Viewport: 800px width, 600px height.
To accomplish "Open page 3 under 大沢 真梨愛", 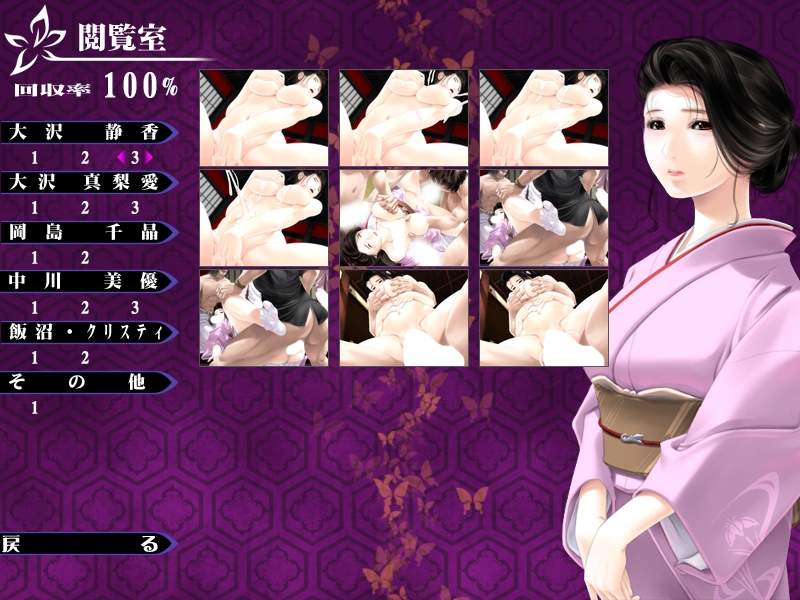I will coord(135,208).
